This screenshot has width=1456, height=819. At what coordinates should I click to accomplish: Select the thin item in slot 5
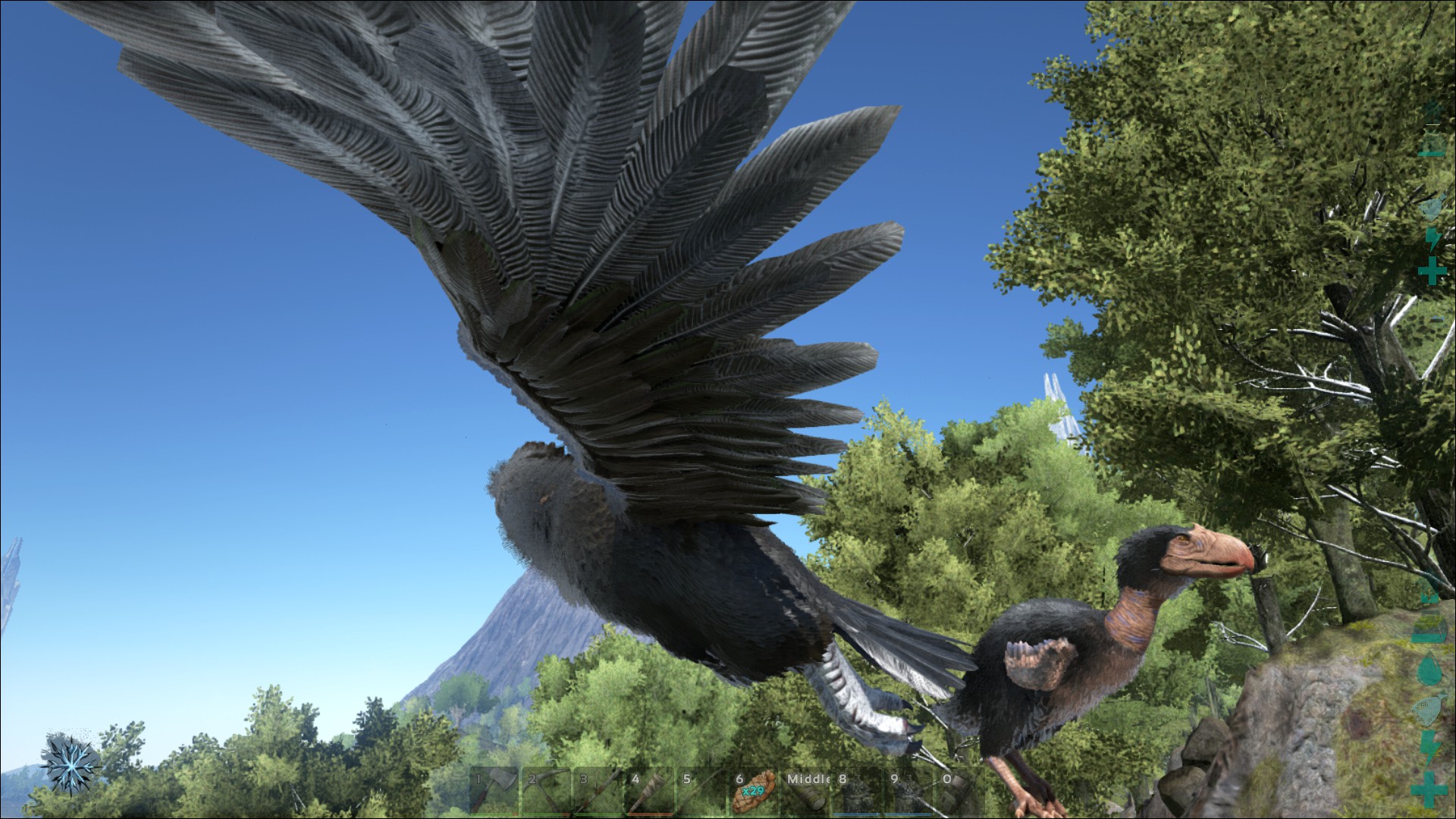point(704,792)
